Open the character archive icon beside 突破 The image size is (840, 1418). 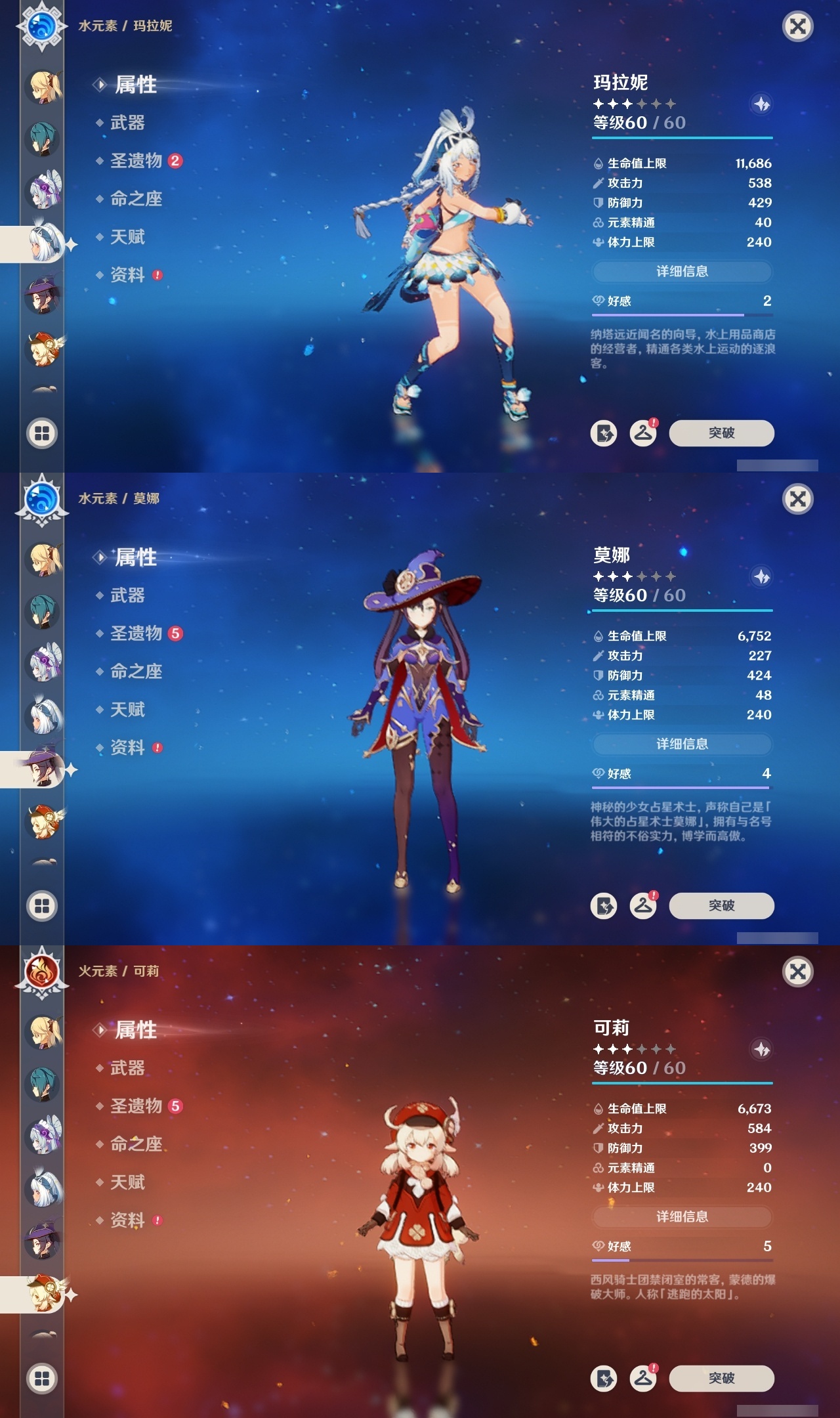pos(604,433)
